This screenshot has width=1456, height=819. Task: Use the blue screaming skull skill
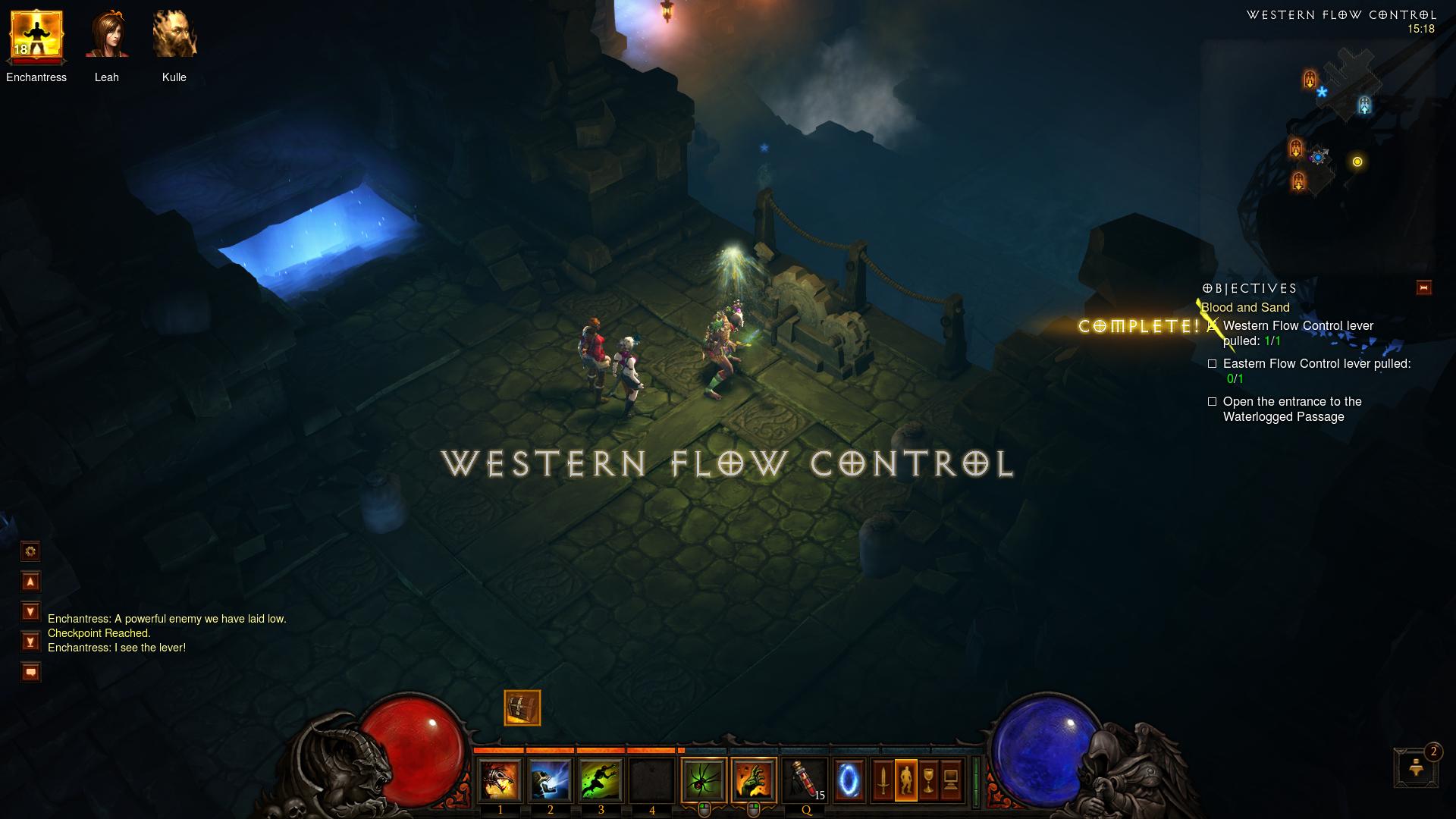pyautogui.click(x=551, y=780)
